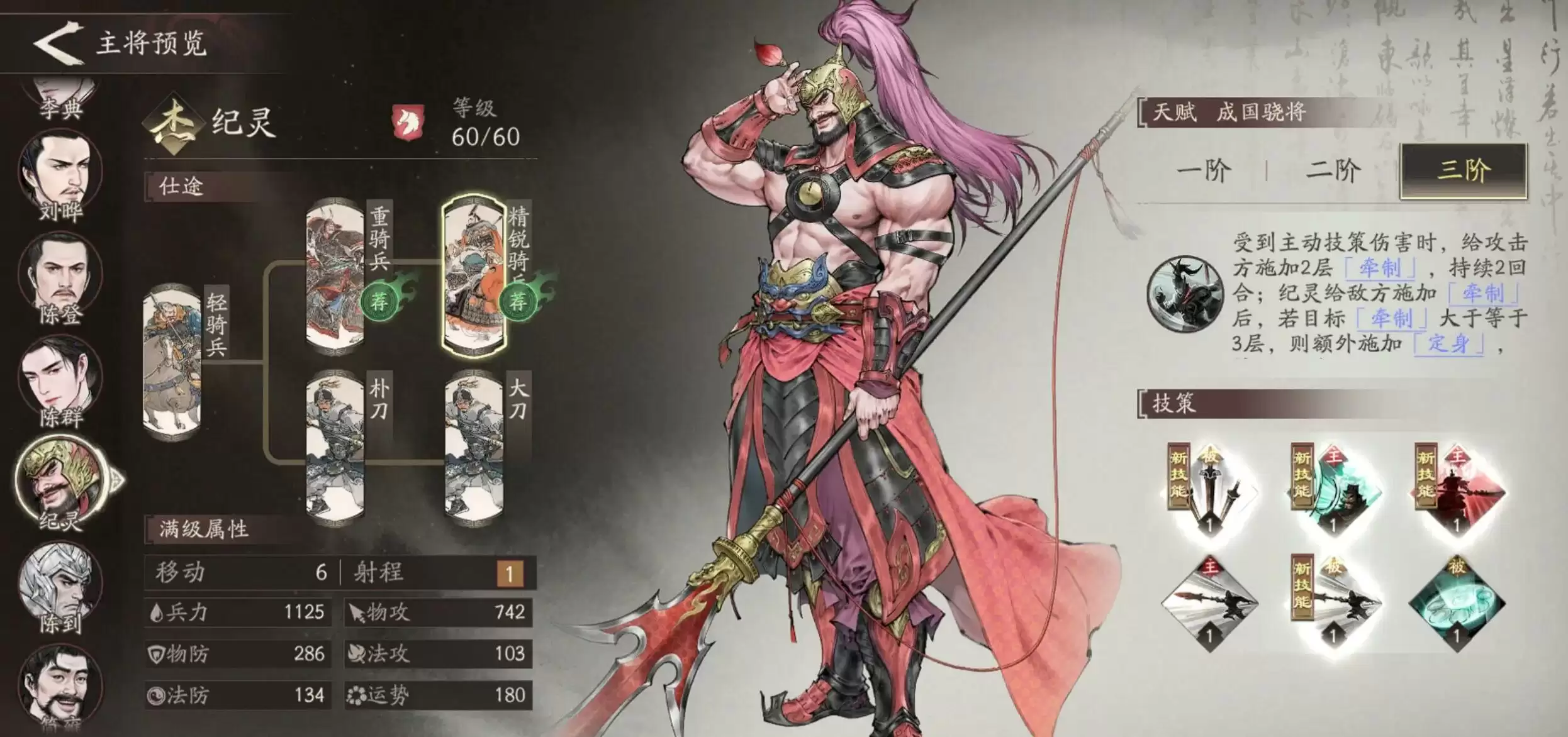Select the 重骑兵 career card
Image resolution: width=1568 pixels, height=737 pixels.
335,277
